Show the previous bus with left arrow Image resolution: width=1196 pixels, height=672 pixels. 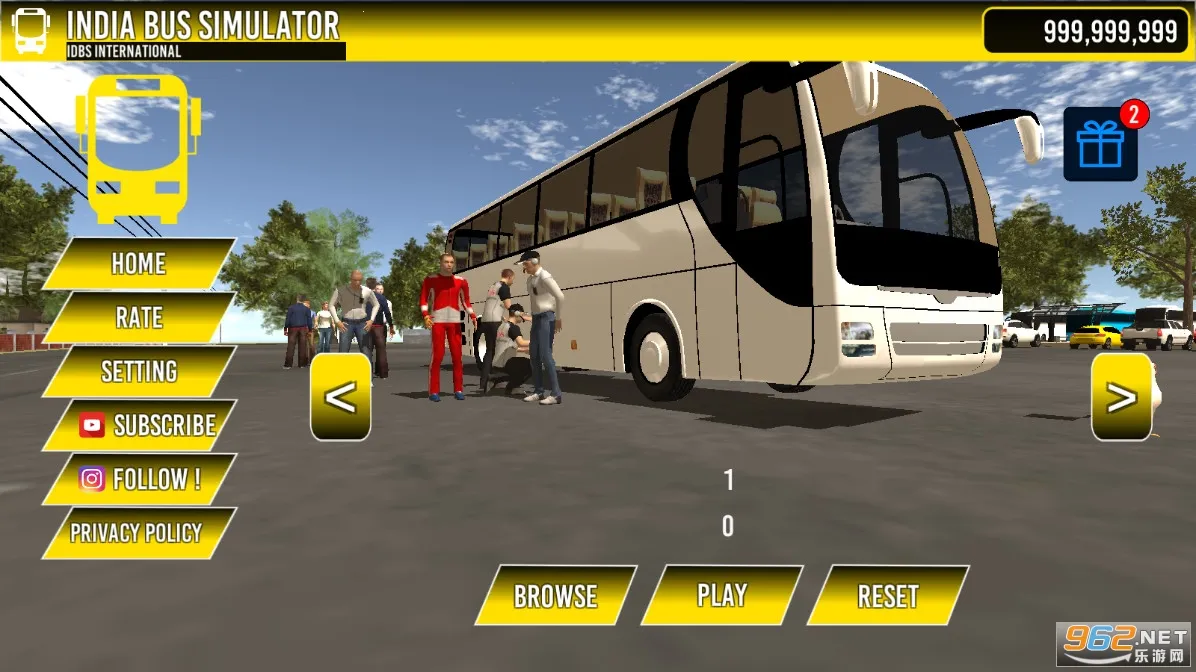tap(340, 397)
